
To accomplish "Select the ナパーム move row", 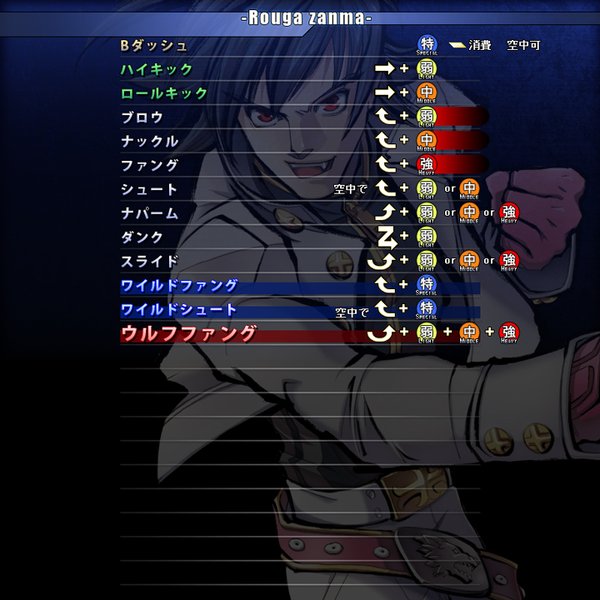I will coord(149,213).
